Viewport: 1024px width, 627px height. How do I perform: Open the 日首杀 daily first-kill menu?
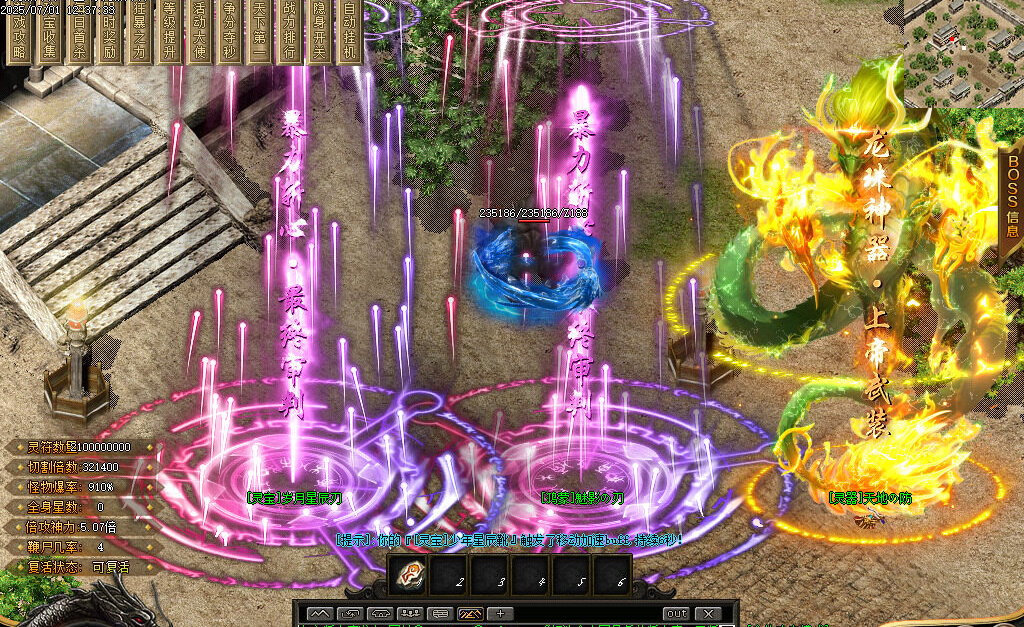(79, 36)
